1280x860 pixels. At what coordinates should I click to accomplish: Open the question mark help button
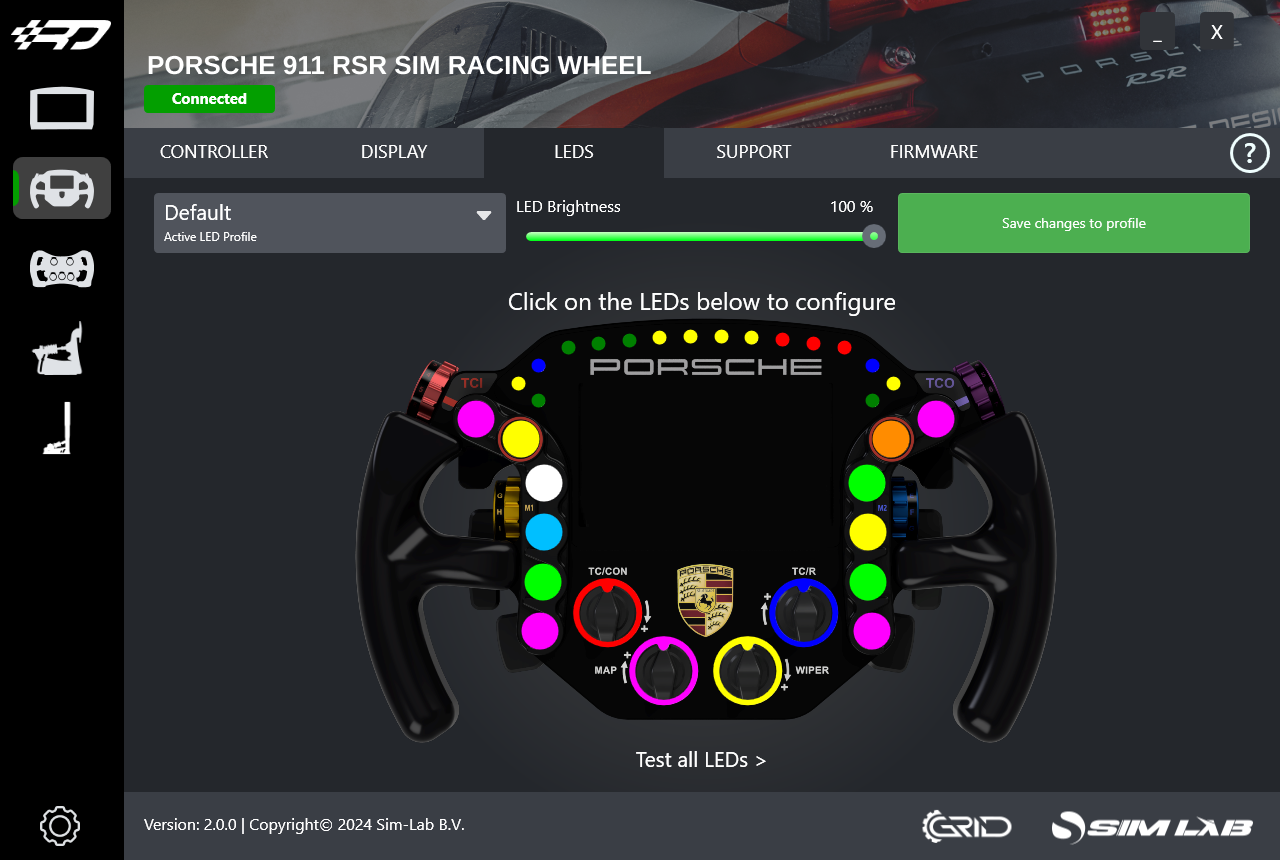pos(1249,154)
